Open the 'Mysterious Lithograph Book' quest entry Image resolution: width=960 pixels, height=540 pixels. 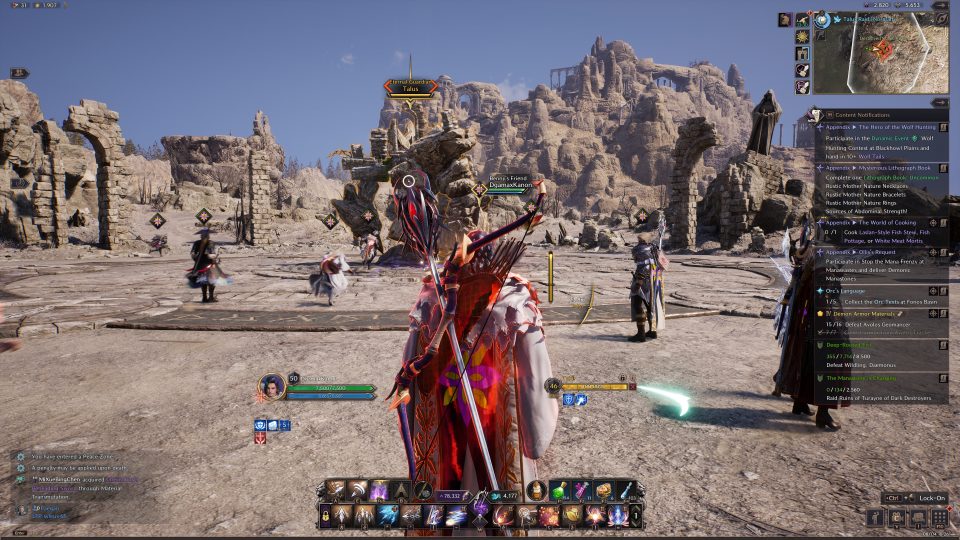(878, 168)
